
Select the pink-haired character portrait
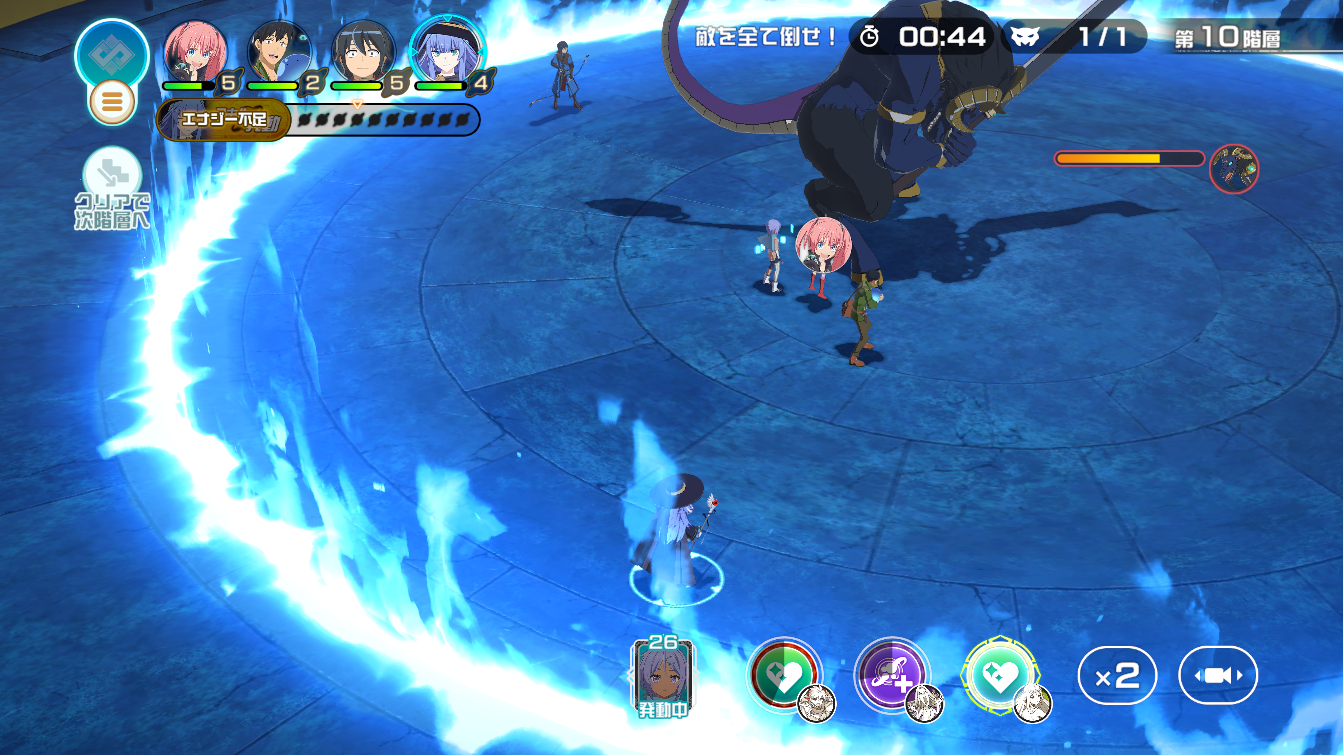click(x=195, y=52)
